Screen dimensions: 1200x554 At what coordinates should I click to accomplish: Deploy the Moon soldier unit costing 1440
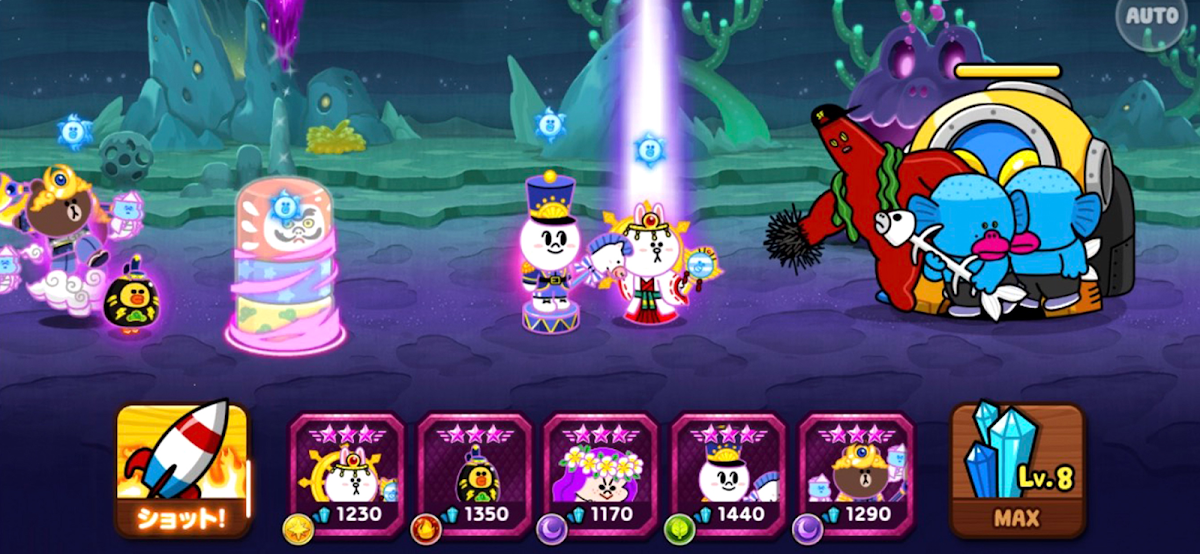[727, 469]
